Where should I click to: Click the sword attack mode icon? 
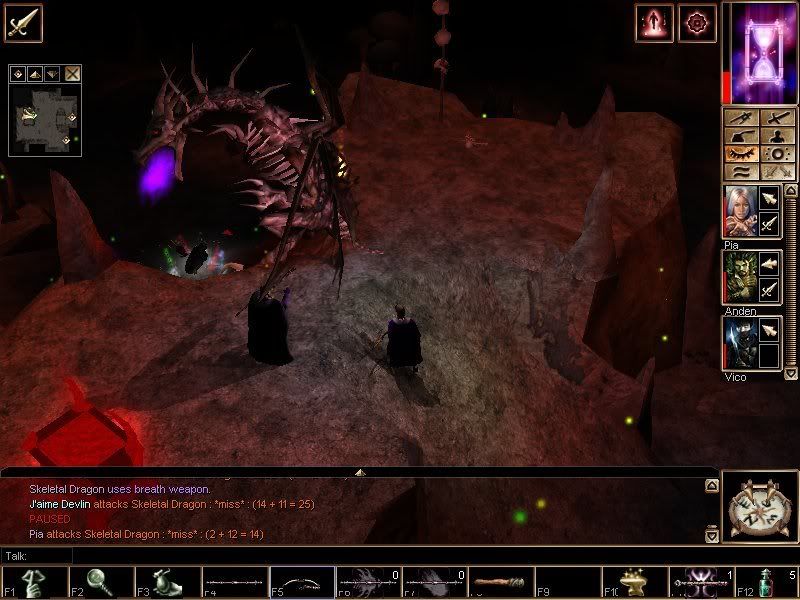coord(22,22)
